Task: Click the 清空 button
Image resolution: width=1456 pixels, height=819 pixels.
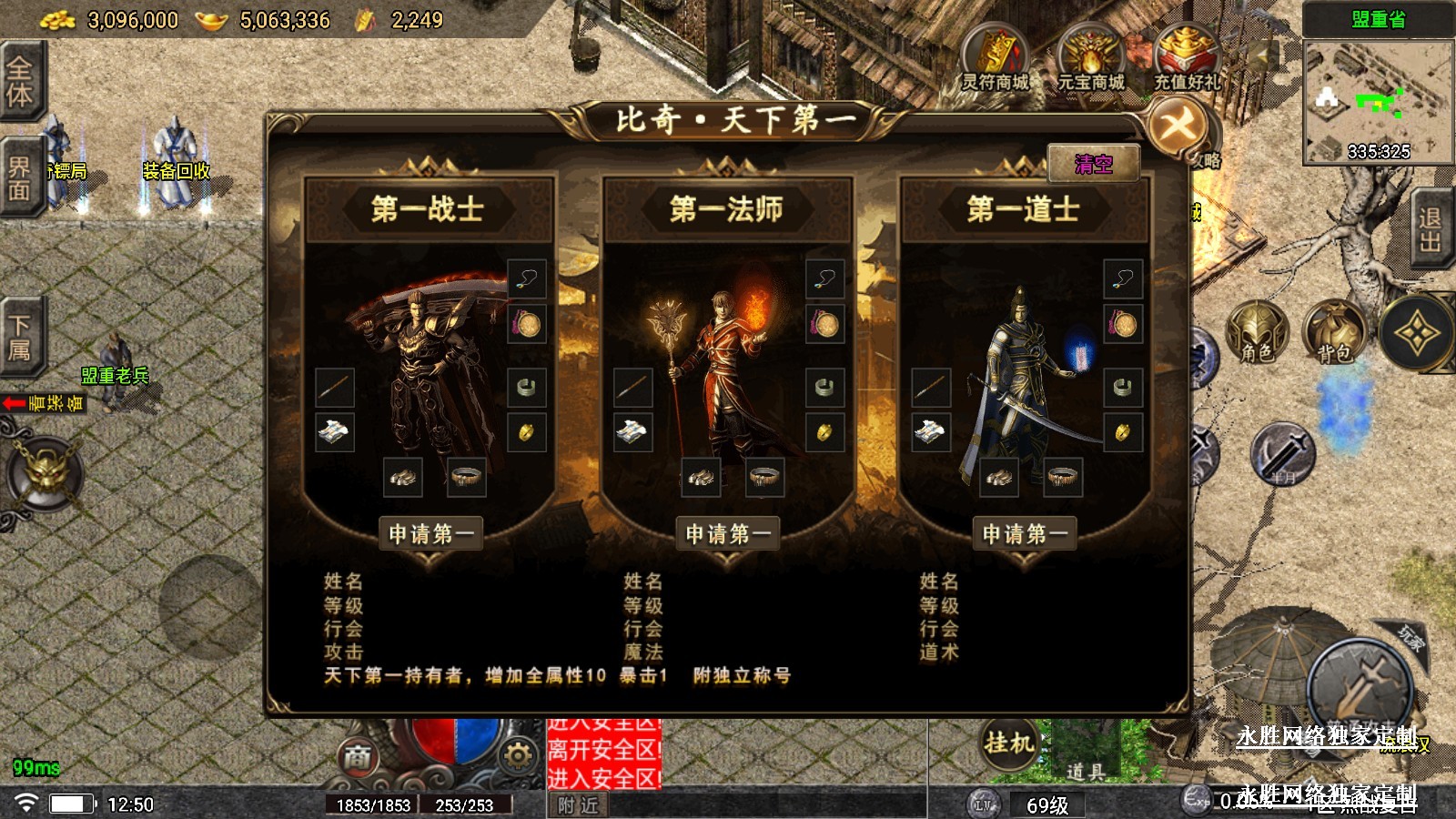Action: (x=1093, y=164)
